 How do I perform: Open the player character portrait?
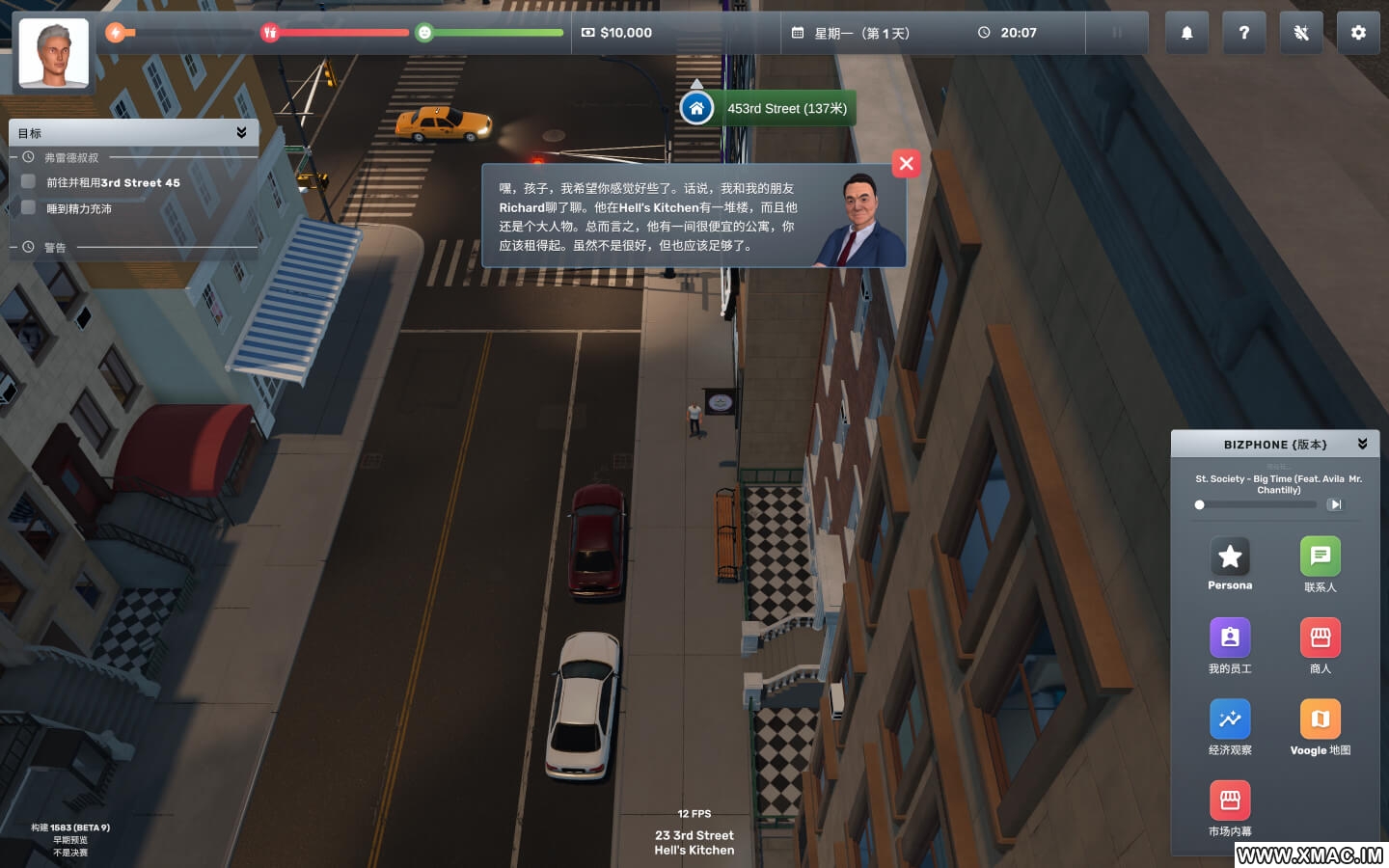point(54,54)
